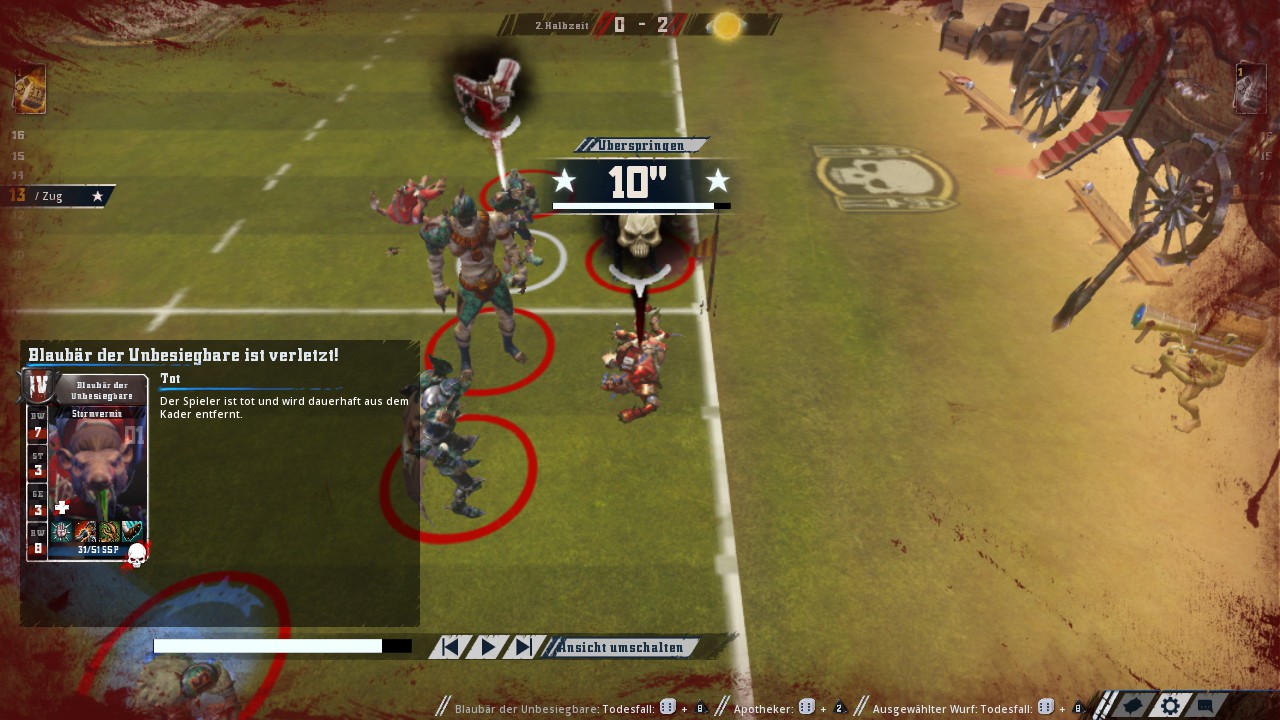
Task: Click the Überspringen skip button
Action: click(x=641, y=146)
